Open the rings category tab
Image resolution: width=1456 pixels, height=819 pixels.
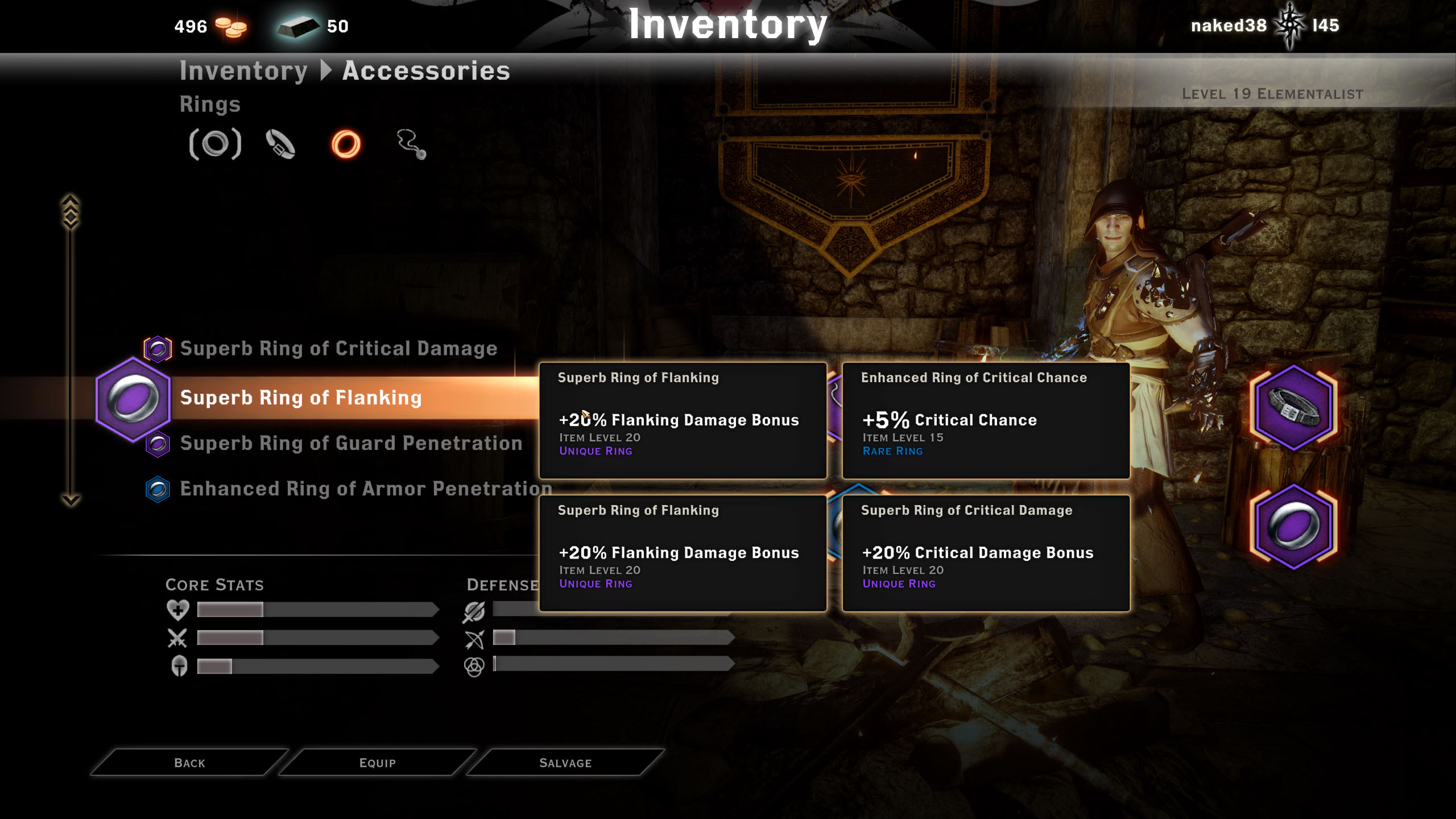[x=346, y=144]
